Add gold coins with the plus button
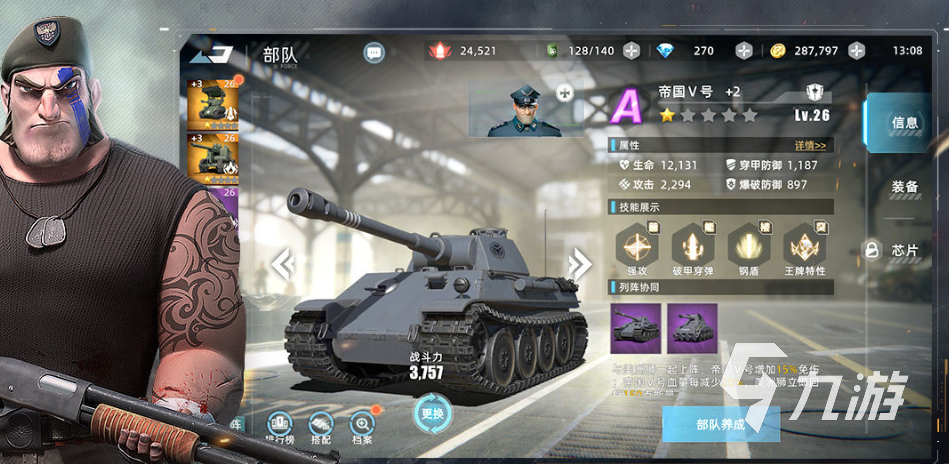The image size is (949, 464). 856,51
